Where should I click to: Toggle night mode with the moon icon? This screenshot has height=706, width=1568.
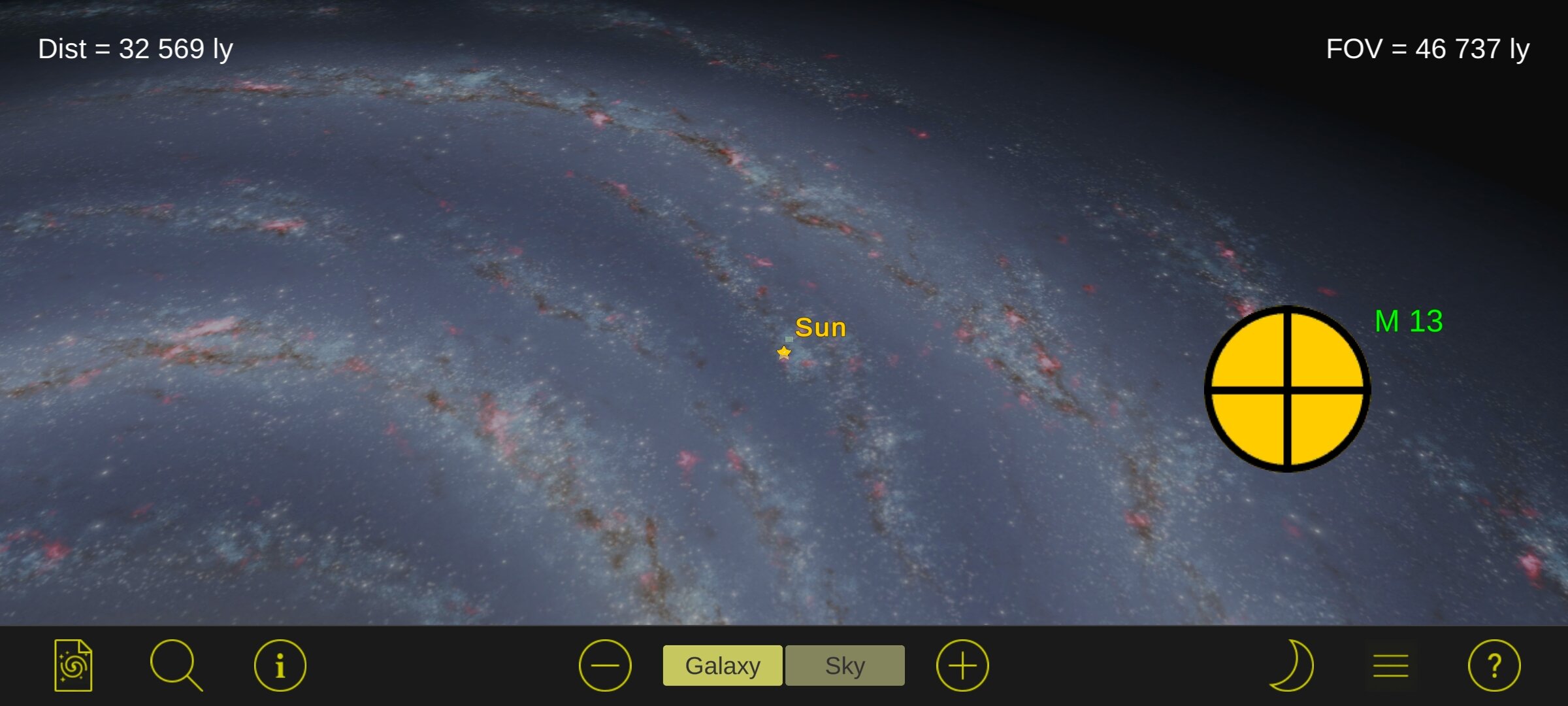coord(1292,665)
